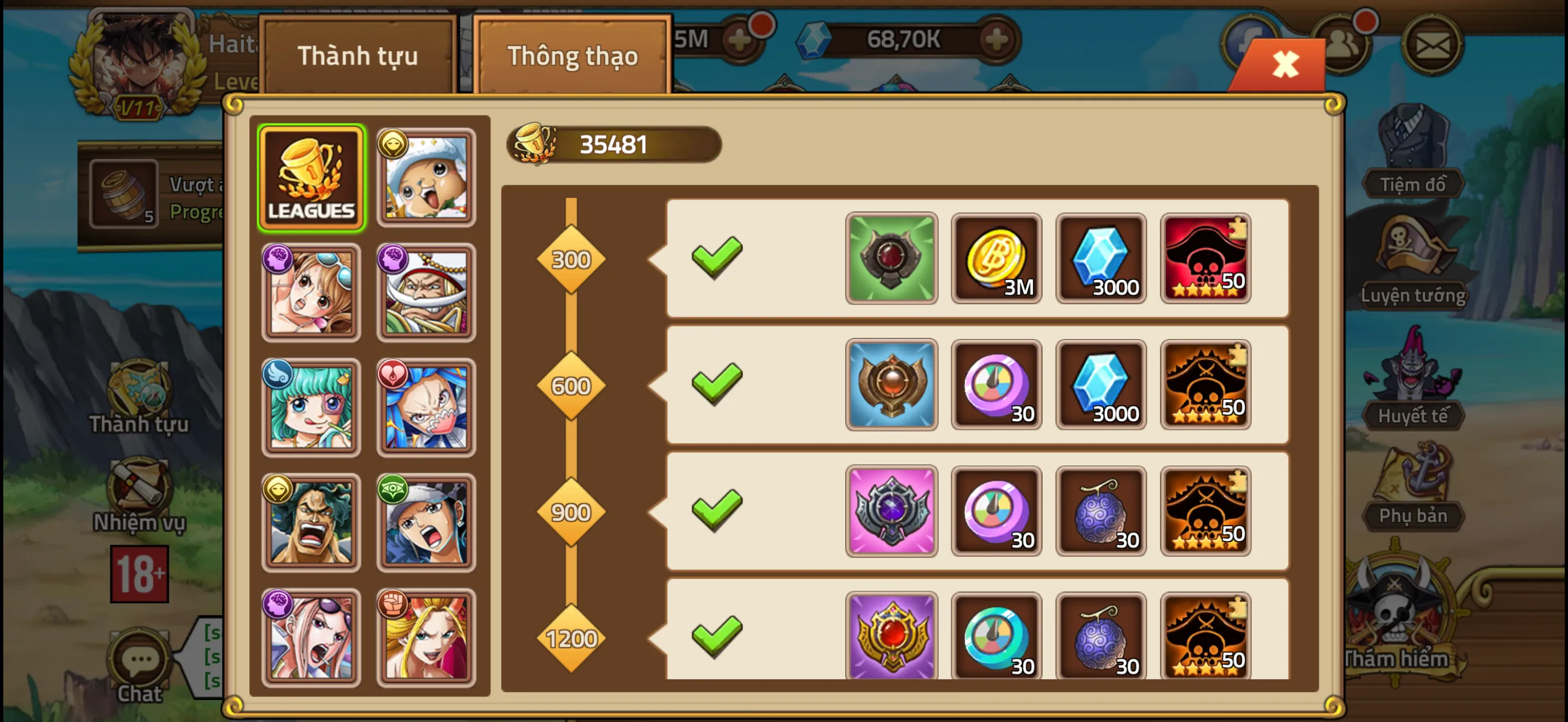Switch to the Thành tựu tab
The height and width of the screenshot is (722, 1568).
[x=359, y=55]
